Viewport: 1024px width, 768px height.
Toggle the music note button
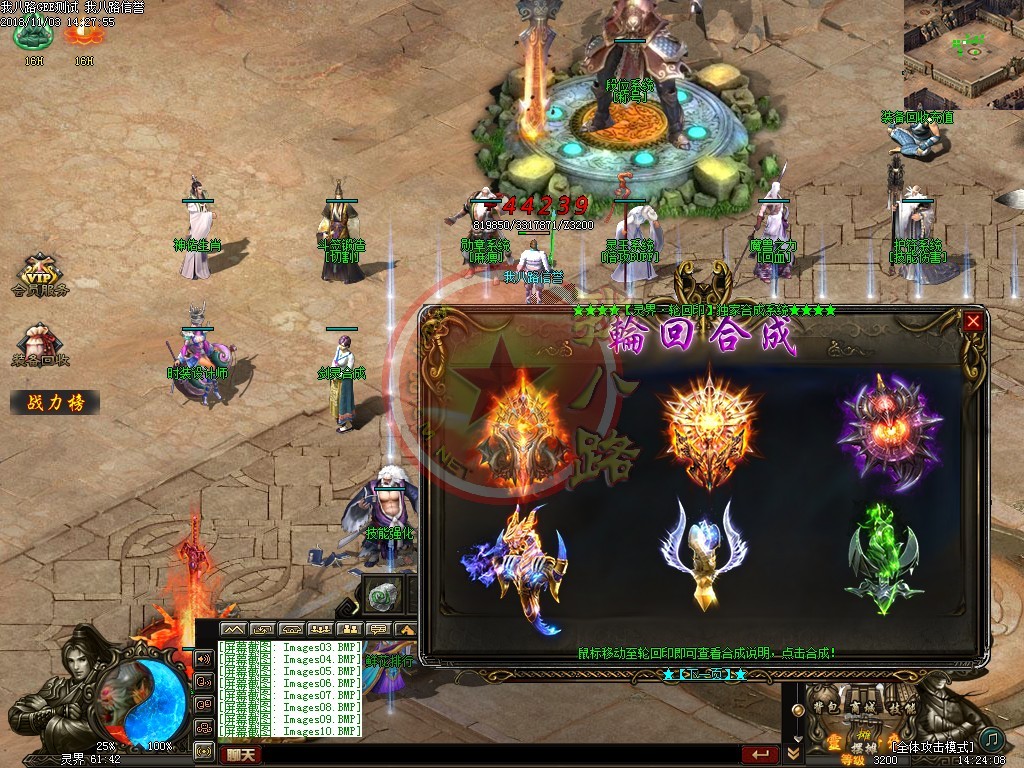pyautogui.click(x=991, y=739)
